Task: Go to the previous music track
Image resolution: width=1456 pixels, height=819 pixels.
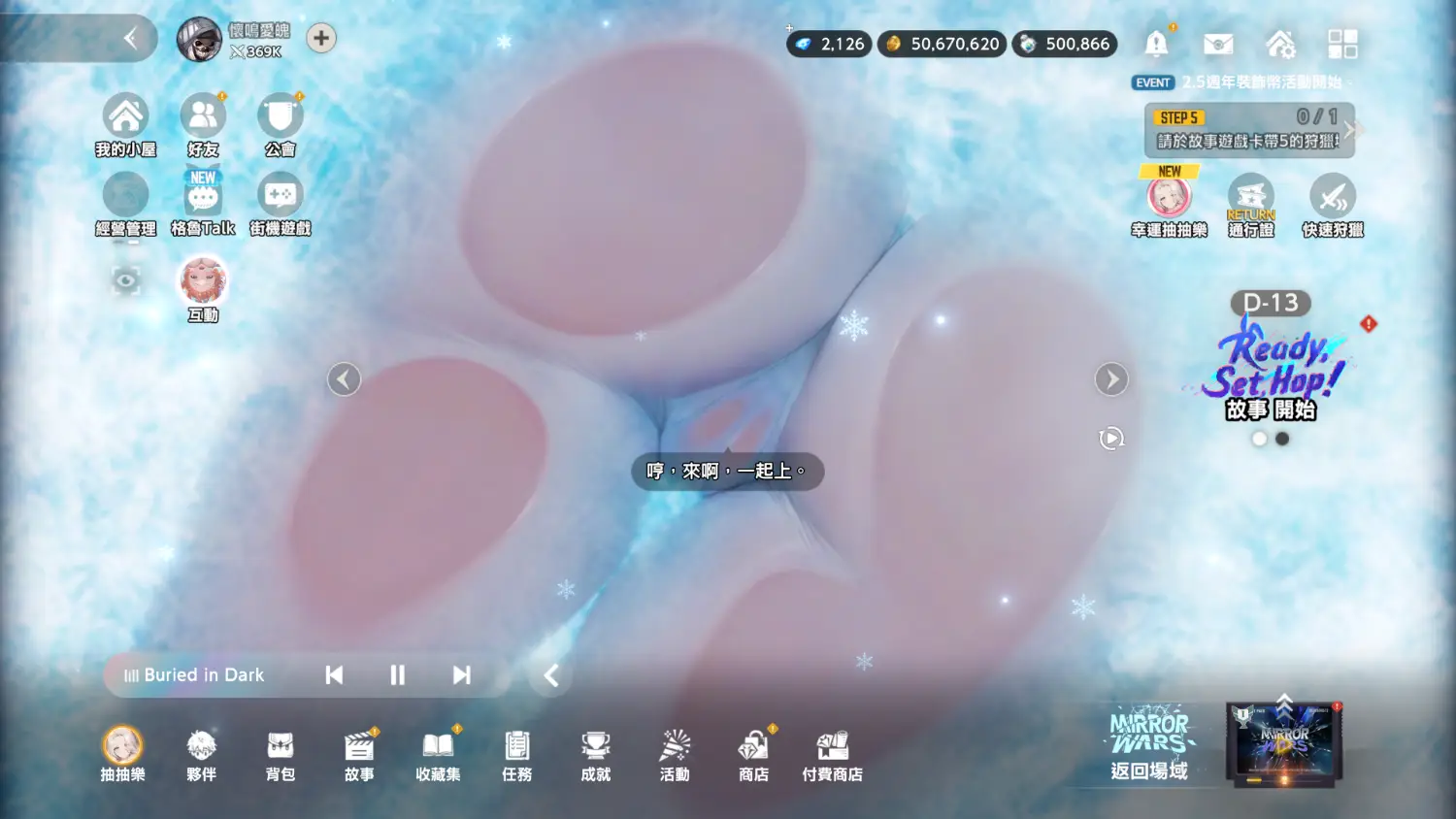Action: click(x=334, y=675)
